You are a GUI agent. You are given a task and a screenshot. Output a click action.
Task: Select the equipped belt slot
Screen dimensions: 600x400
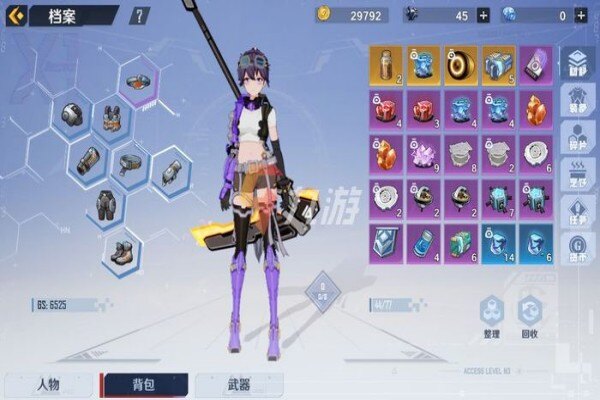[130, 163]
